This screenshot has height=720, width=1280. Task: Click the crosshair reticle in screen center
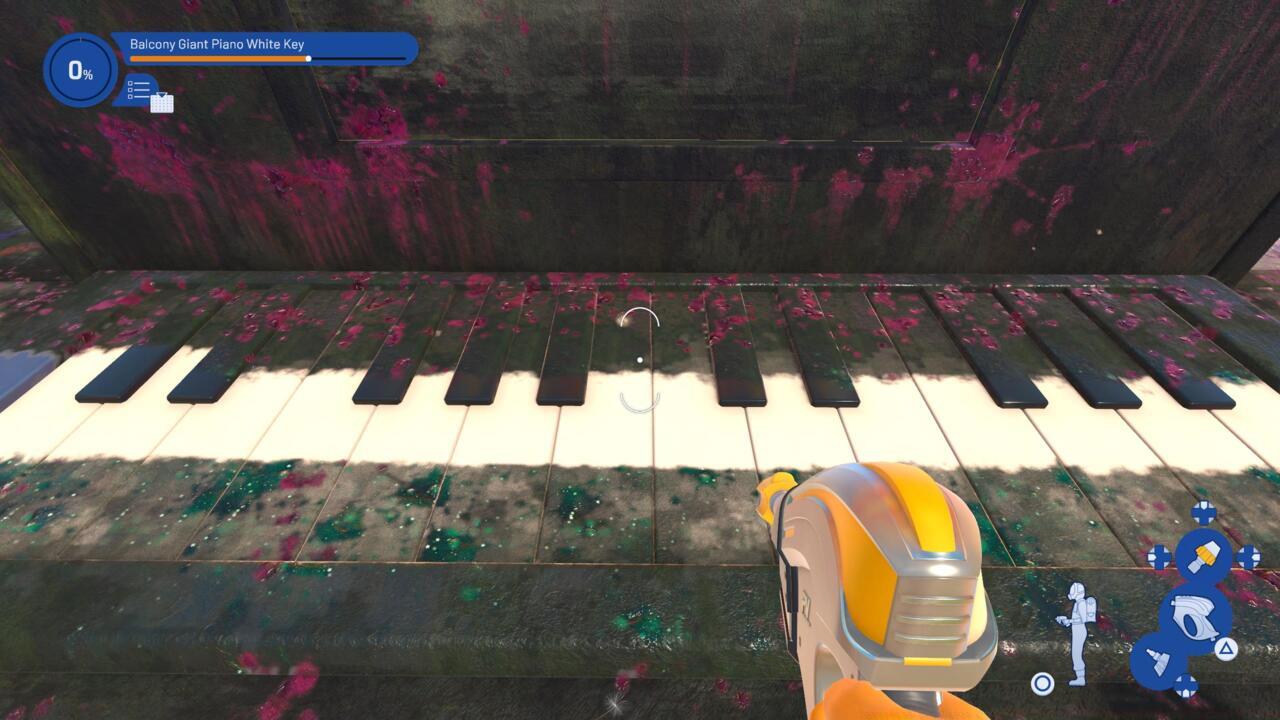(639, 360)
